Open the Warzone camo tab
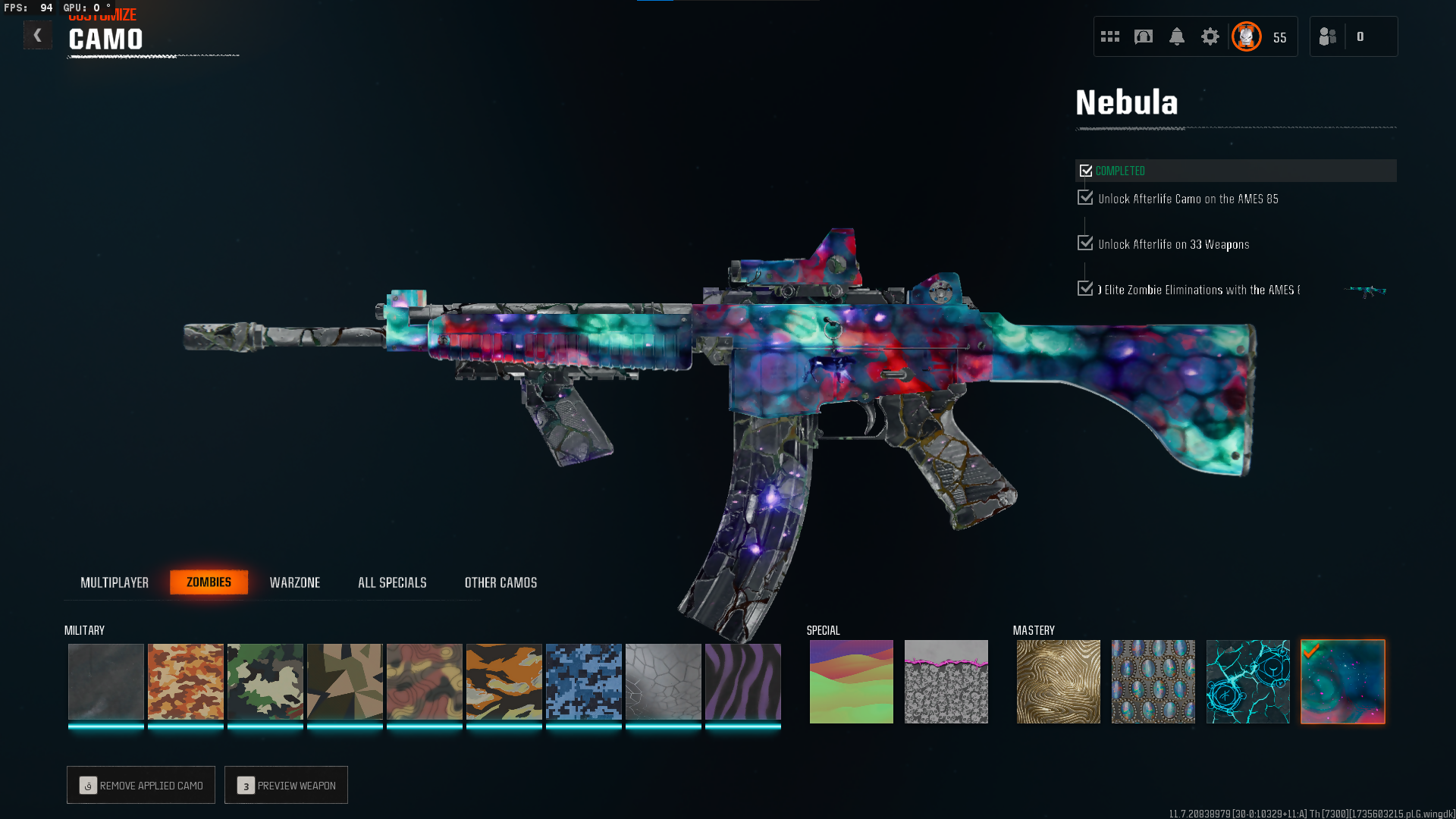 coord(295,582)
